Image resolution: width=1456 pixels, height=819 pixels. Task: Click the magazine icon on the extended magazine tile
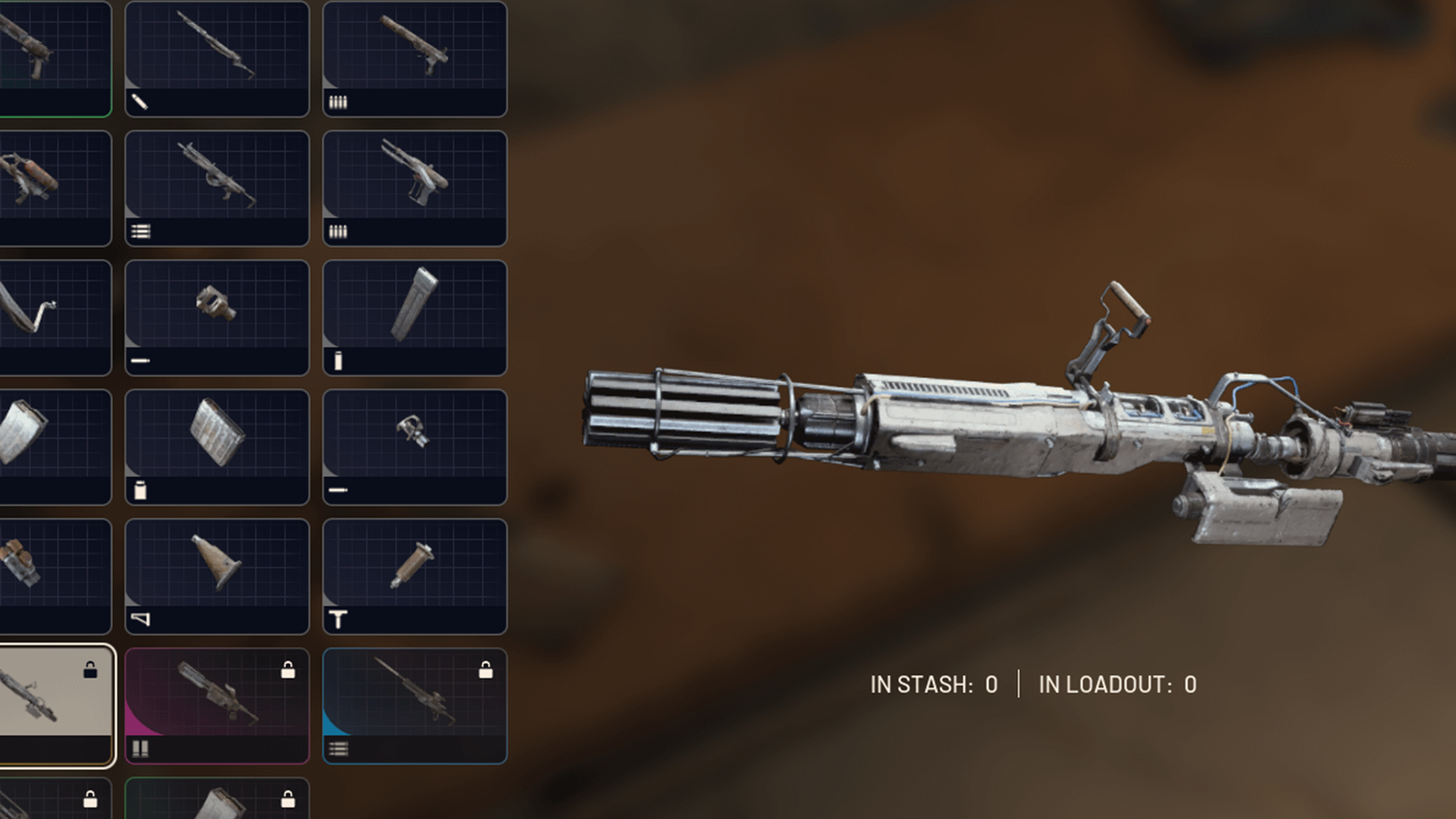(337, 361)
